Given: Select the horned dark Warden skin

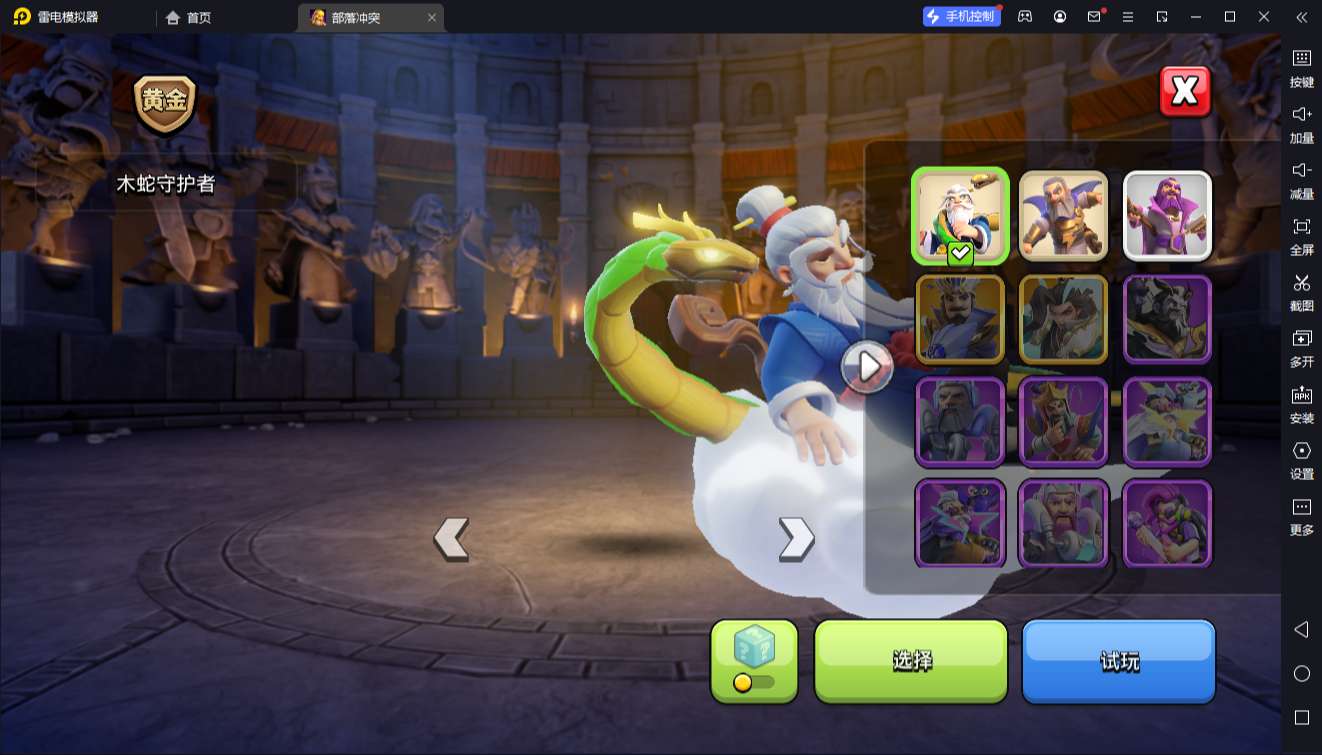Looking at the screenshot, I should point(1167,319).
